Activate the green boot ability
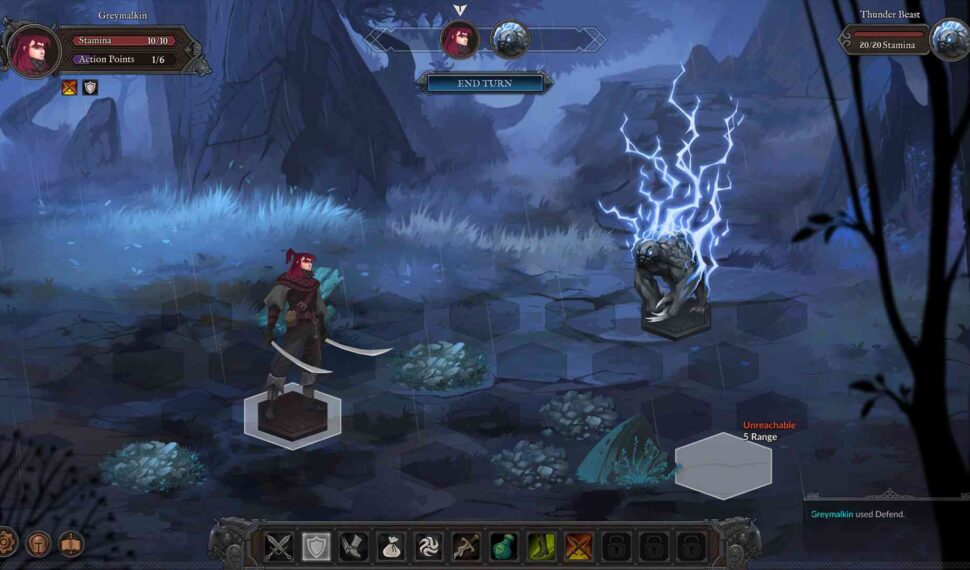Screen dimensions: 970x570 click(x=540, y=547)
